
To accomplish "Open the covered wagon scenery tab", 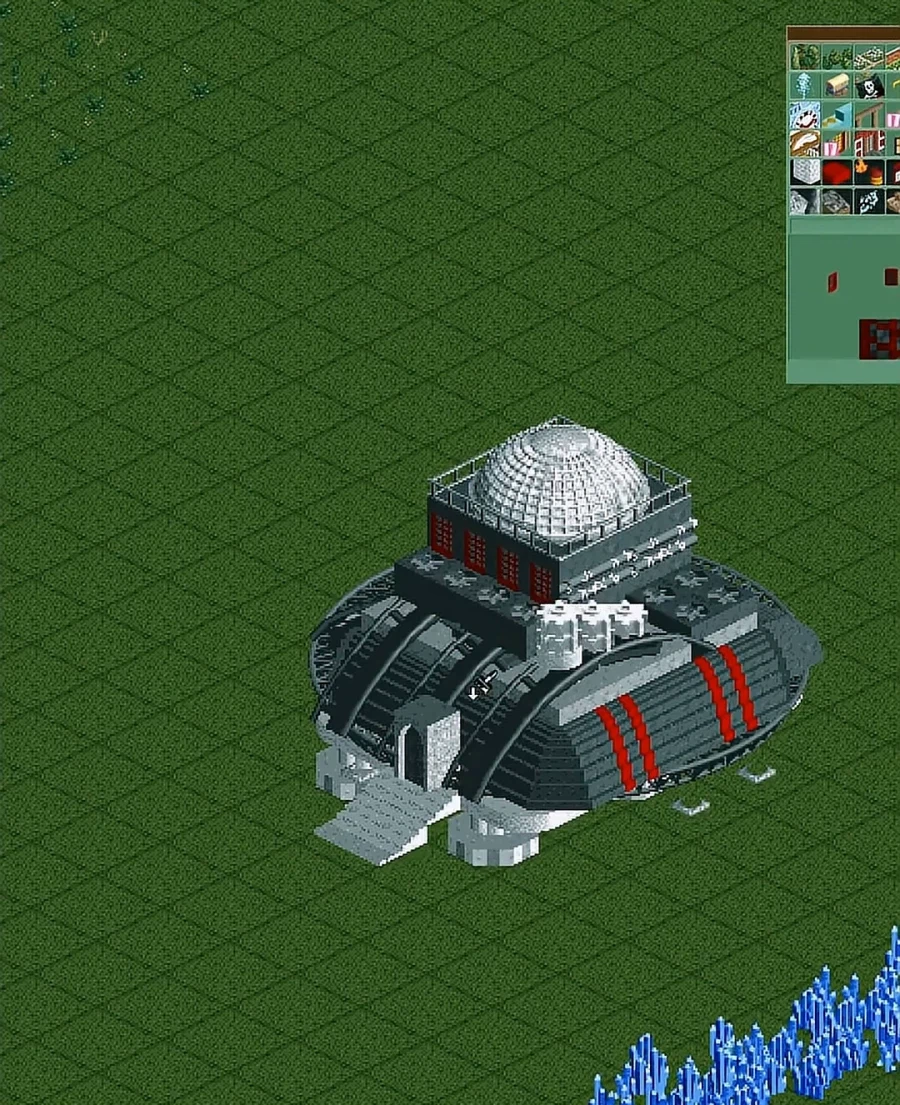I will (x=837, y=86).
